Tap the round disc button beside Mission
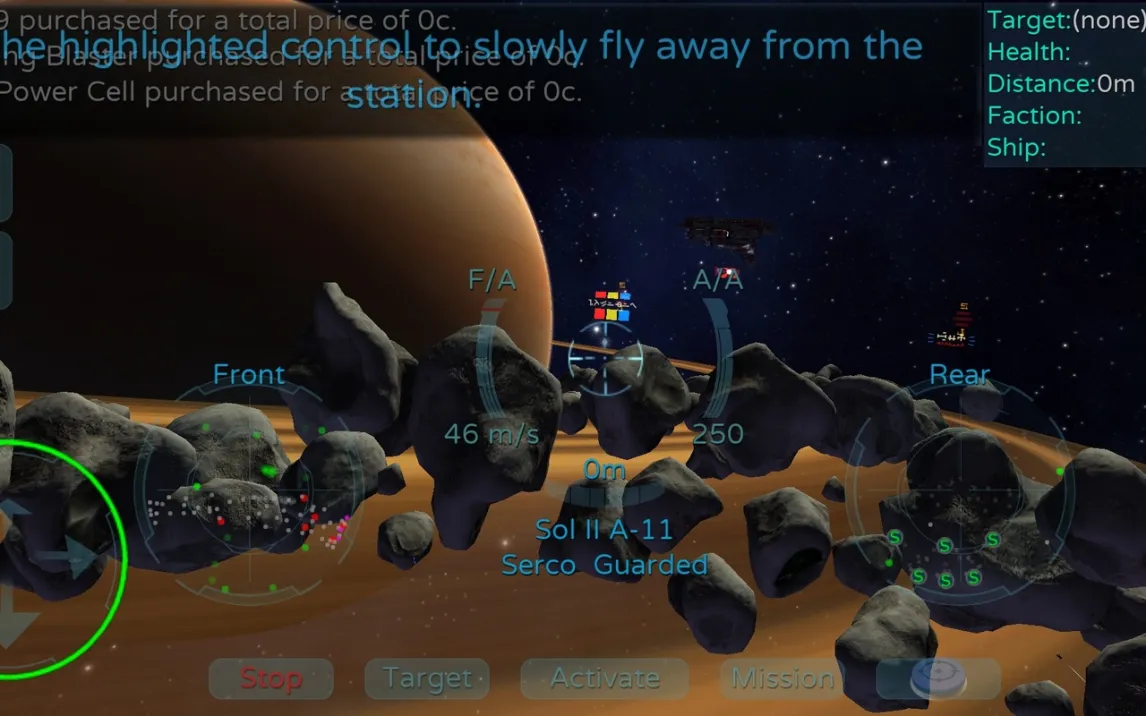Viewport: 1146px width, 716px height. [x=938, y=679]
